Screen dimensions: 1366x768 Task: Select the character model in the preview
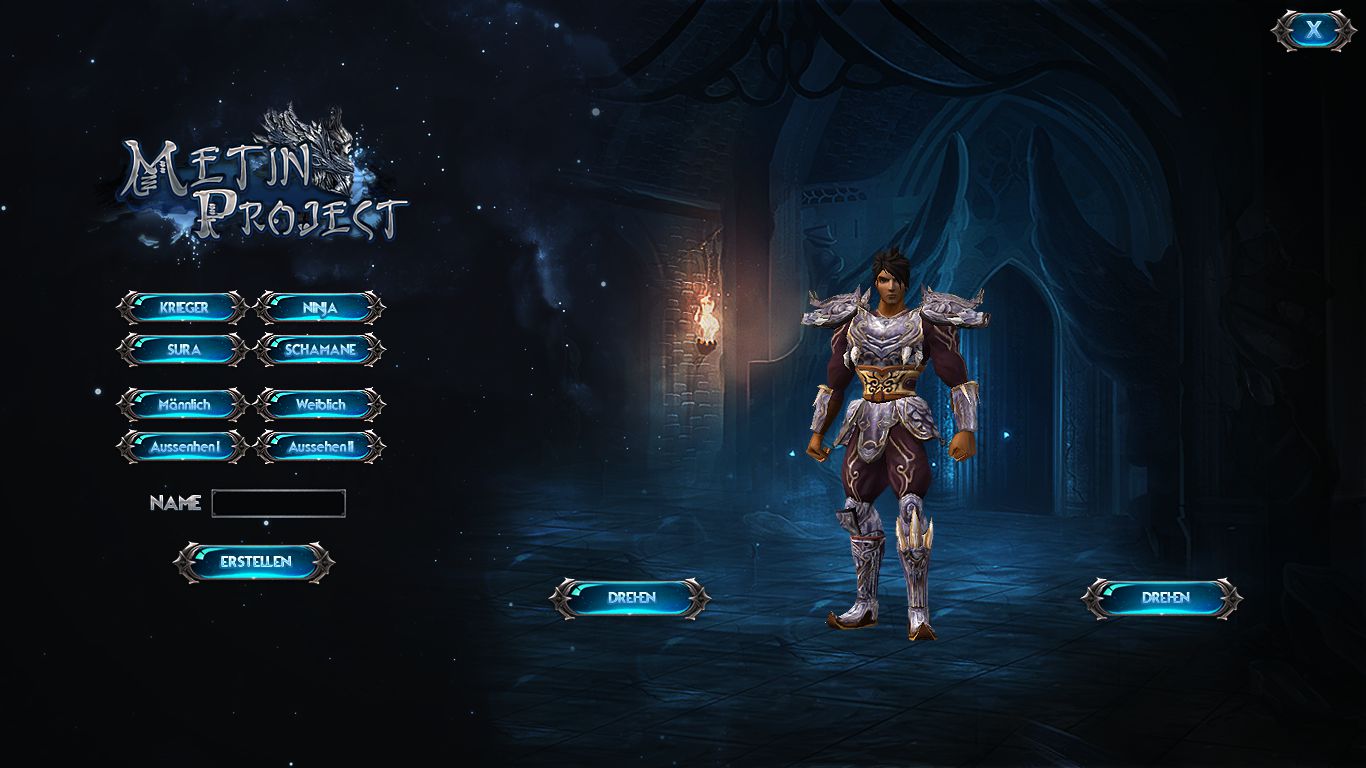click(x=885, y=420)
